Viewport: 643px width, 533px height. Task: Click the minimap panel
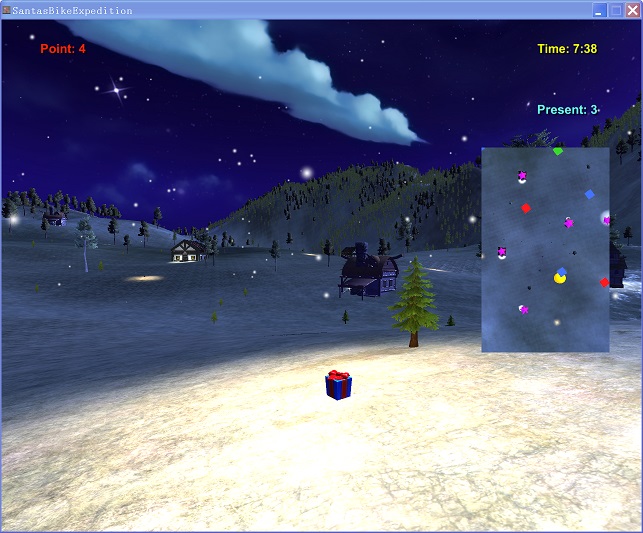coord(545,250)
